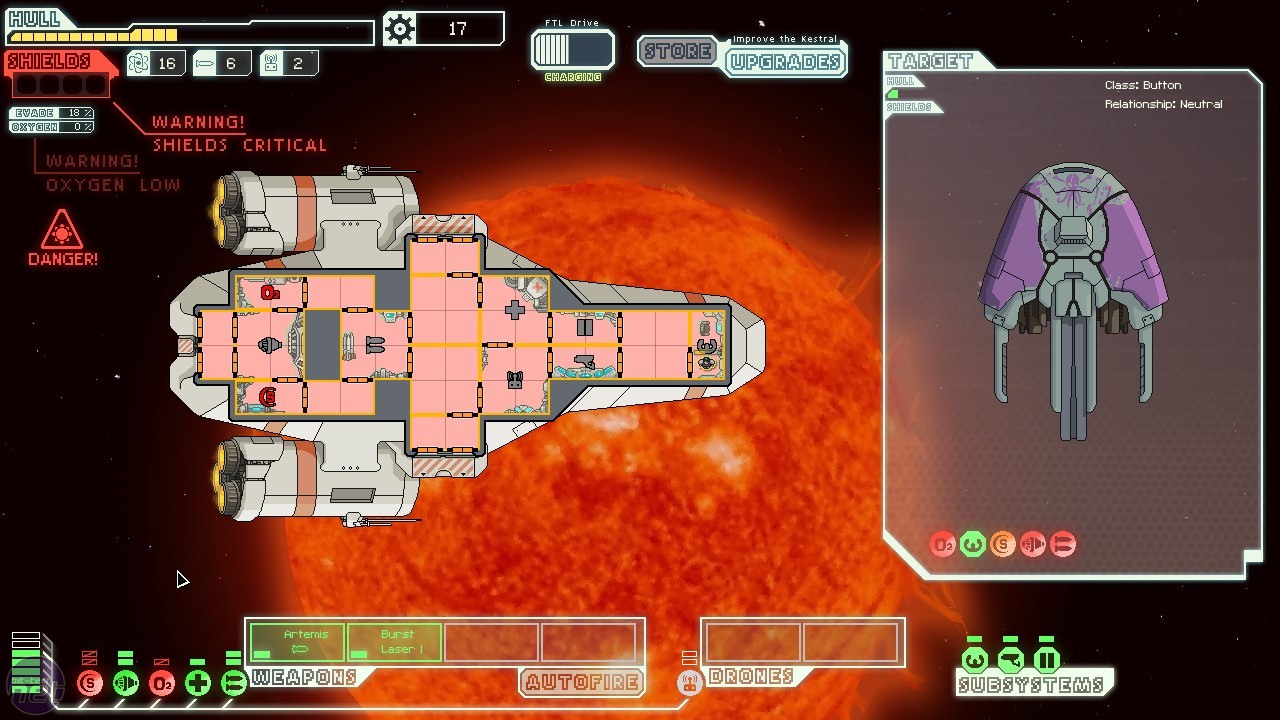The width and height of the screenshot is (1280, 720).
Task: Click the FTL Drive jump button
Action: pos(572,50)
